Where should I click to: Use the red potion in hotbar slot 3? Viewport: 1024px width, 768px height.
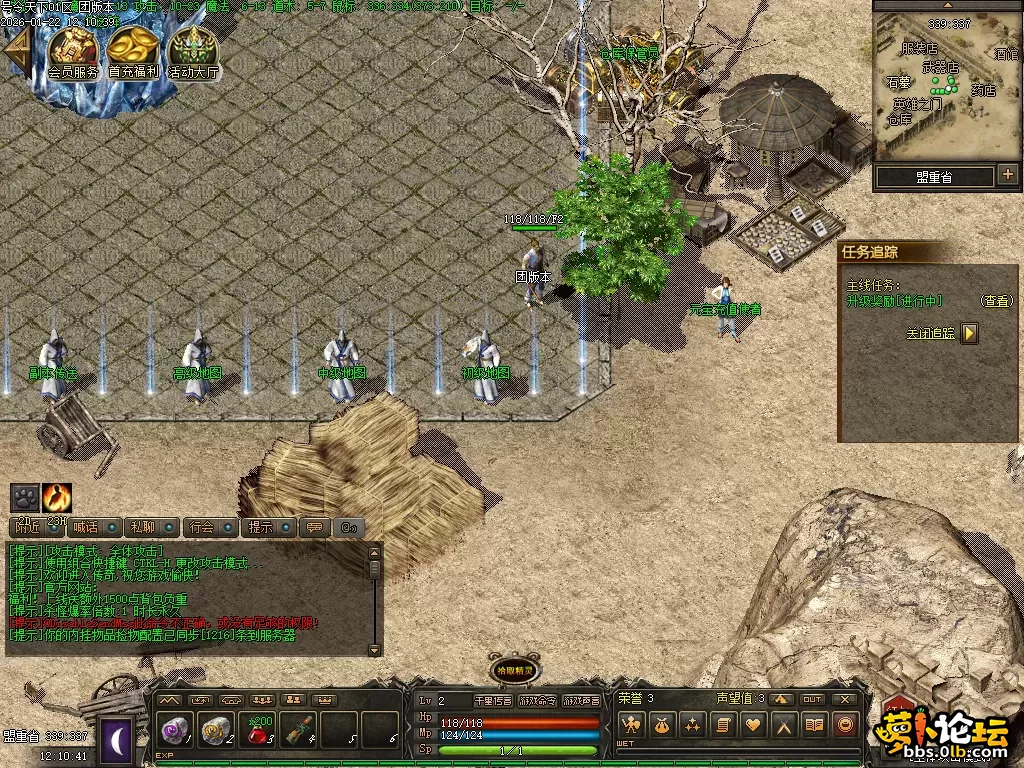click(x=258, y=731)
